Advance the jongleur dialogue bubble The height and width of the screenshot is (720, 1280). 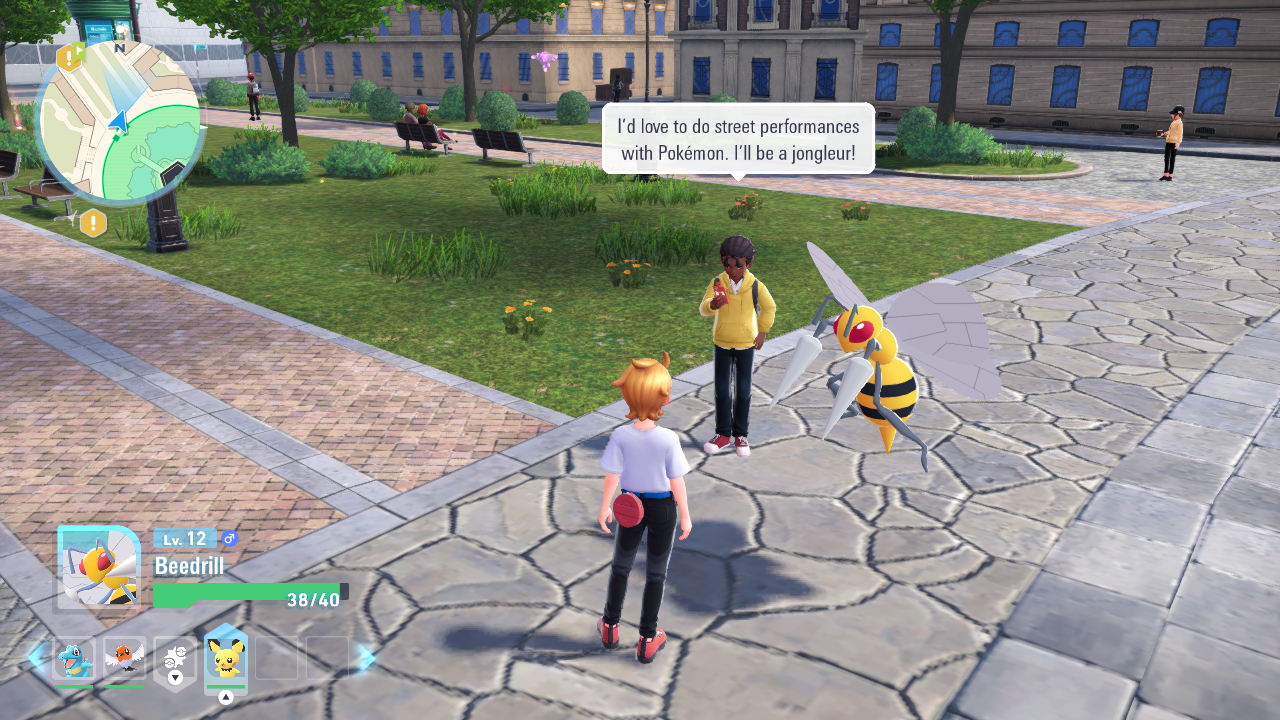click(738, 139)
